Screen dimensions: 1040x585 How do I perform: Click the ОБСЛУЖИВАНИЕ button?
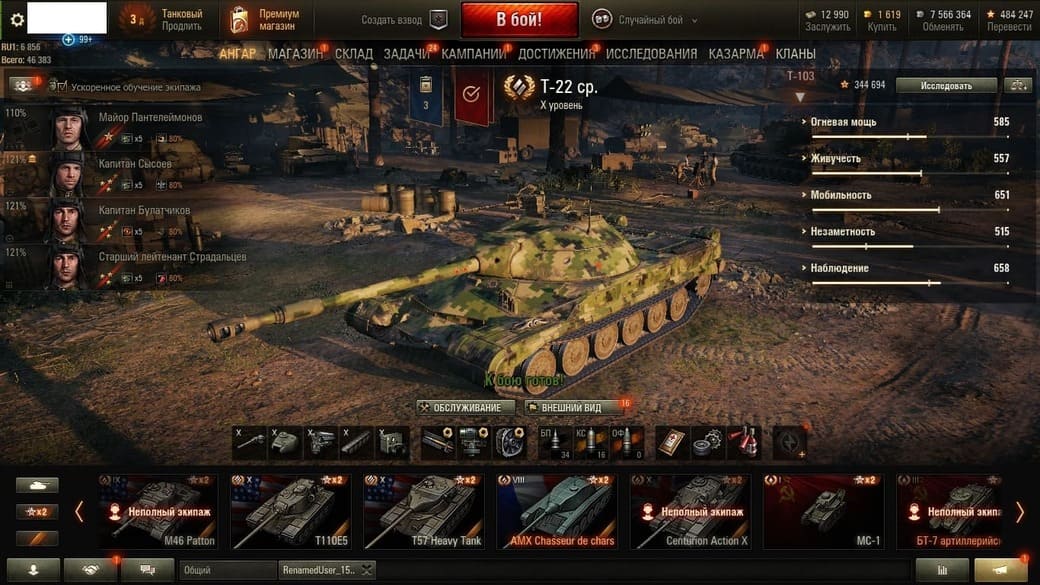[x=466, y=408]
